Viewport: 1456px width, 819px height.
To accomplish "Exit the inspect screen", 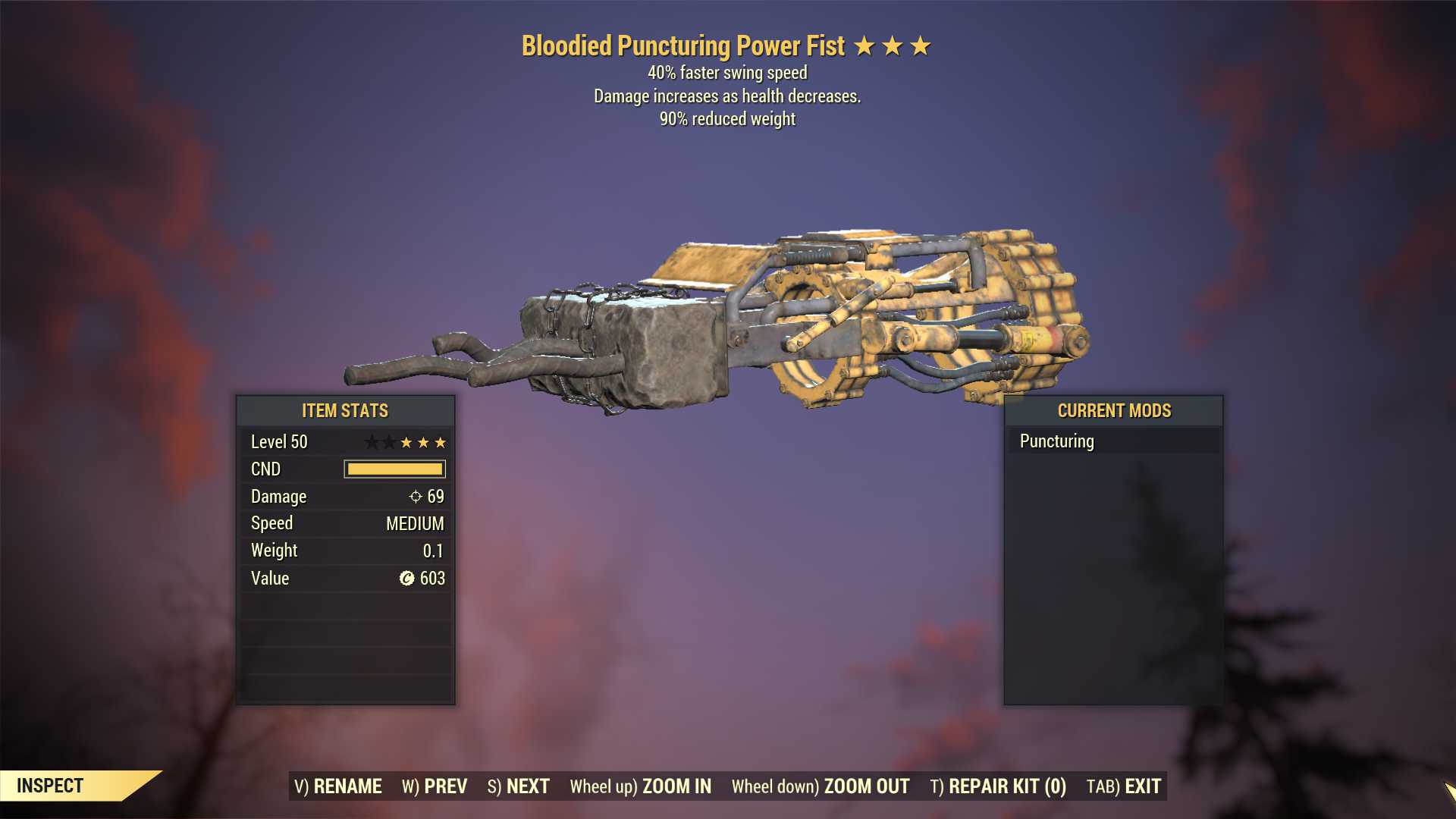I will [1124, 786].
